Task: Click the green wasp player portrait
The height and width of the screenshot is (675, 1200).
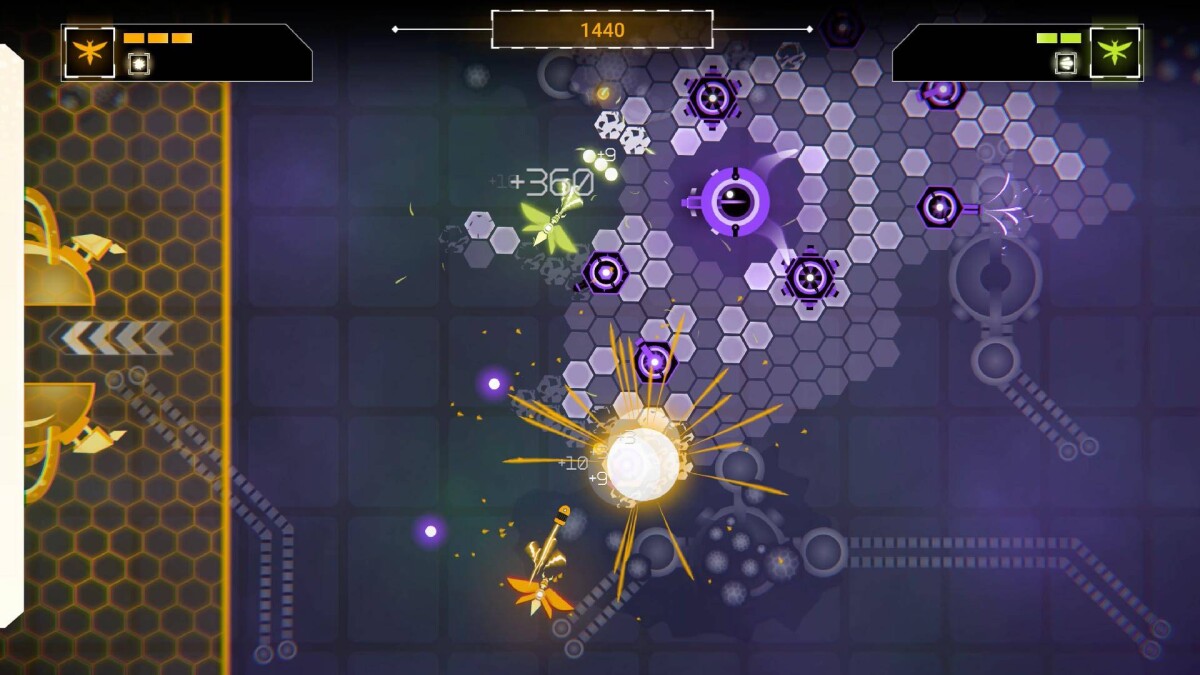Action: pyautogui.click(x=1115, y=52)
